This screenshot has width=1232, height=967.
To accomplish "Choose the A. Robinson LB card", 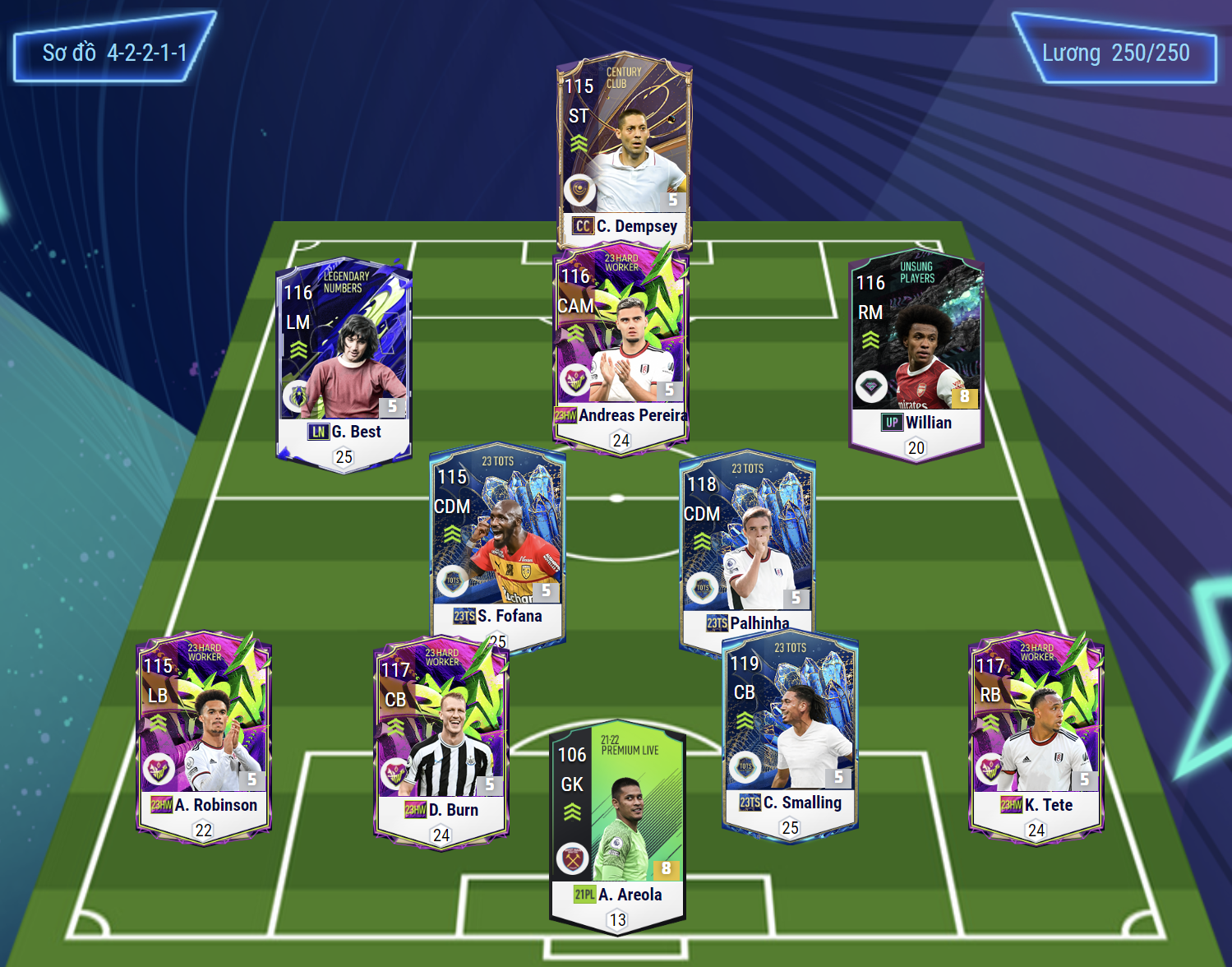I will (x=204, y=732).
